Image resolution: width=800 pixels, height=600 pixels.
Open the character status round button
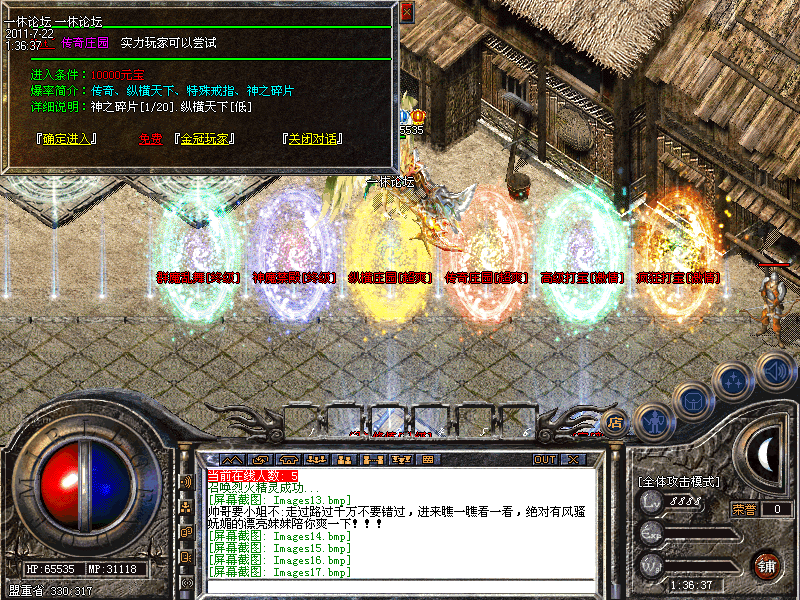coord(654,421)
